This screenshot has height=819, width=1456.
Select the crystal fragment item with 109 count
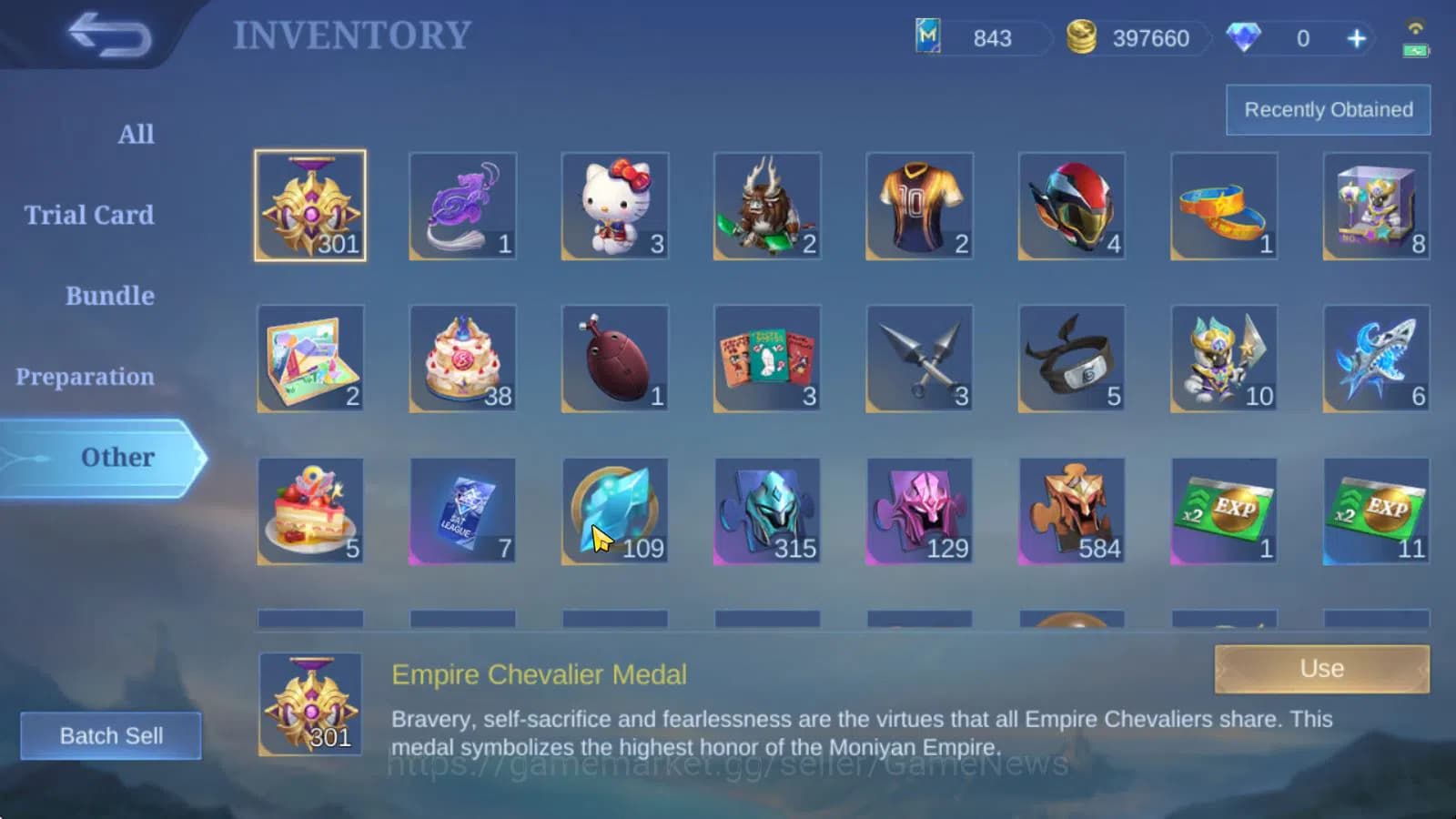[614, 510]
